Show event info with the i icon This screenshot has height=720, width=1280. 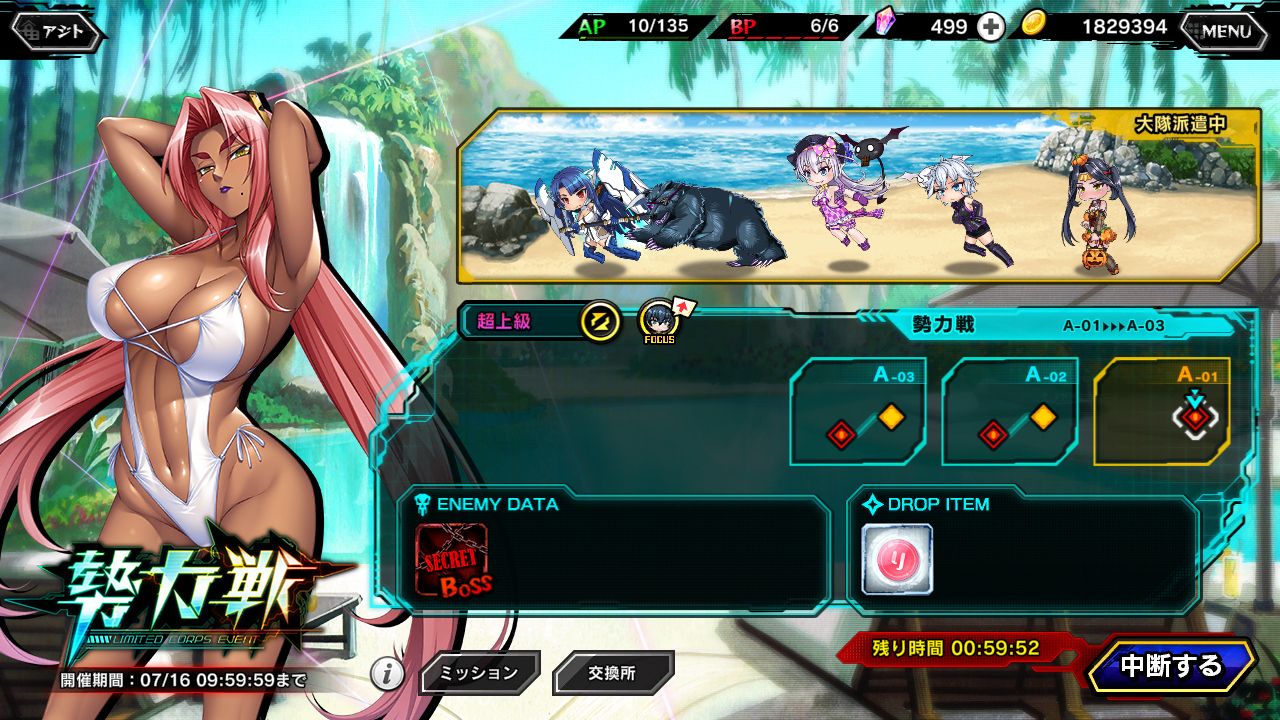point(387,673)
